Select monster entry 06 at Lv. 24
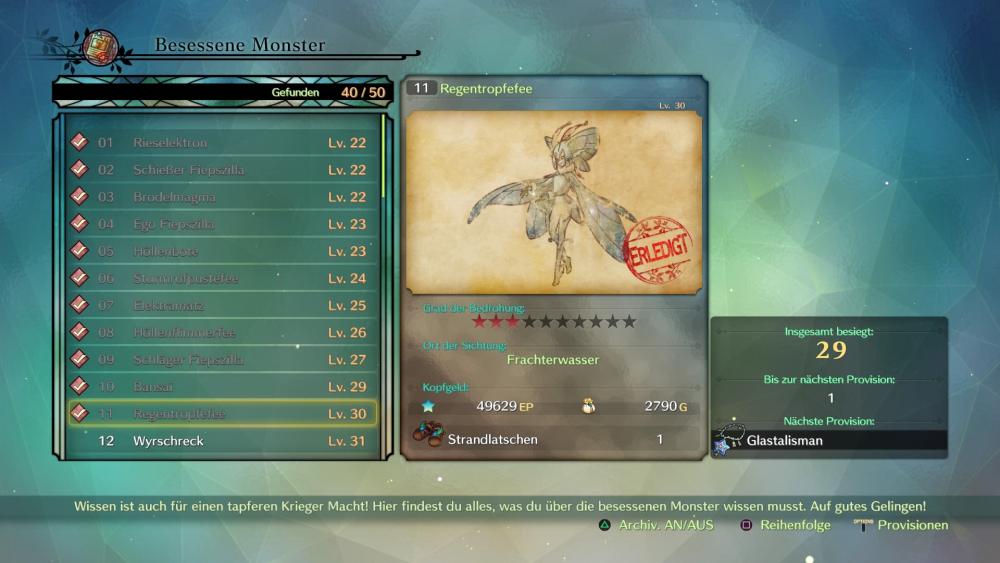The width and height of the screenshot is (1000, 563). pyautogui.click(x=220, y=278)
